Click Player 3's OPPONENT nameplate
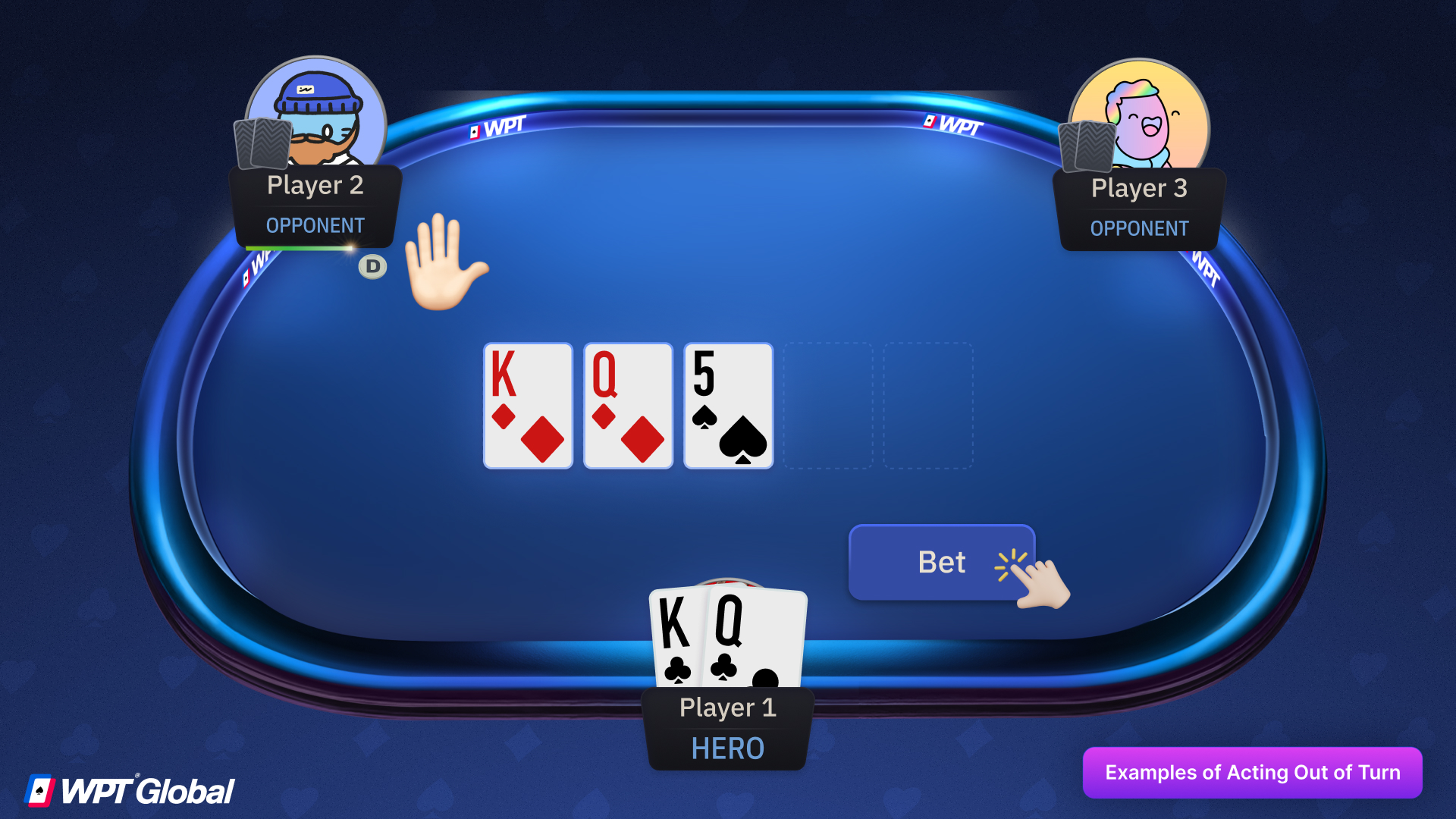The image size is (1456, 819). click(x=1139, y=228)
